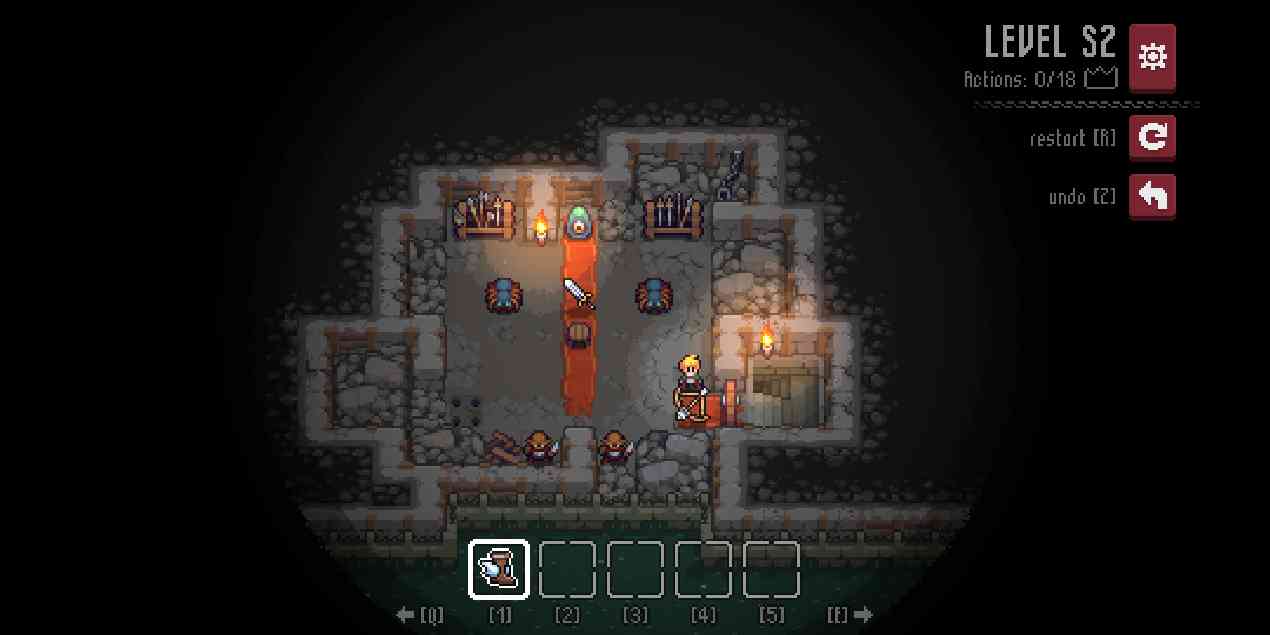Open the settings gear menu
The width and height of the screenshot is (1270, 635).
point(1152,57)
